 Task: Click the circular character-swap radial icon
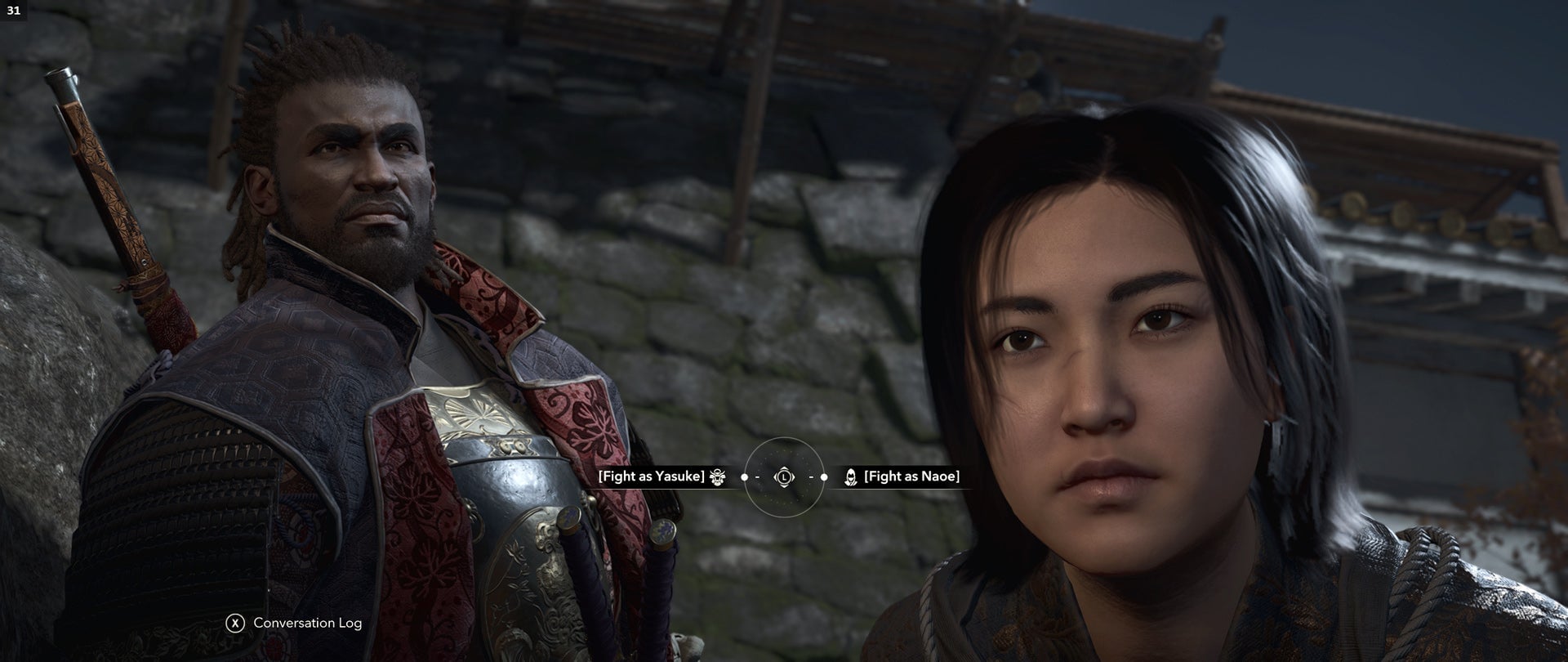click(x=784, y=476)
